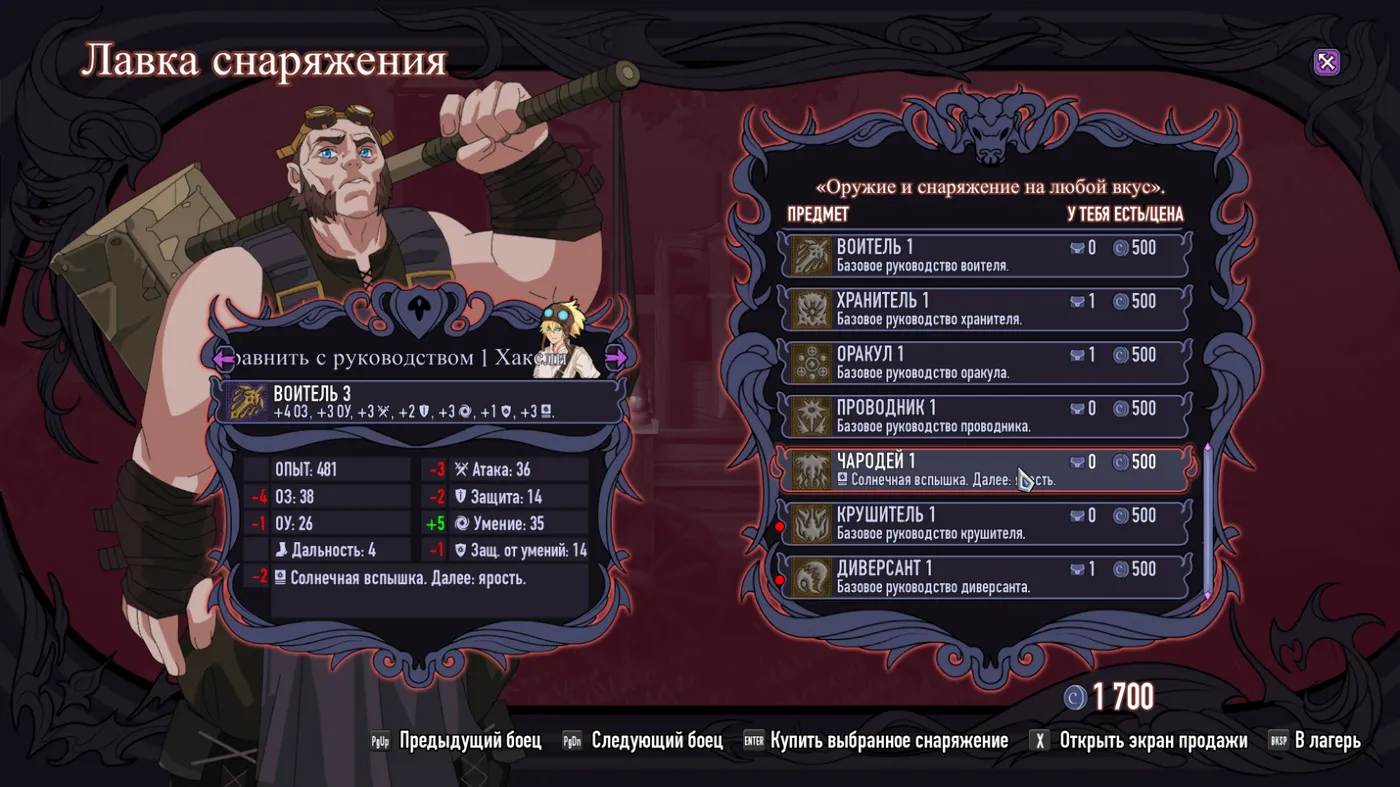Show next comparison with the right purple arrow
The width and height of the screenshot is (1400, 787).
[x=616, y=357]
